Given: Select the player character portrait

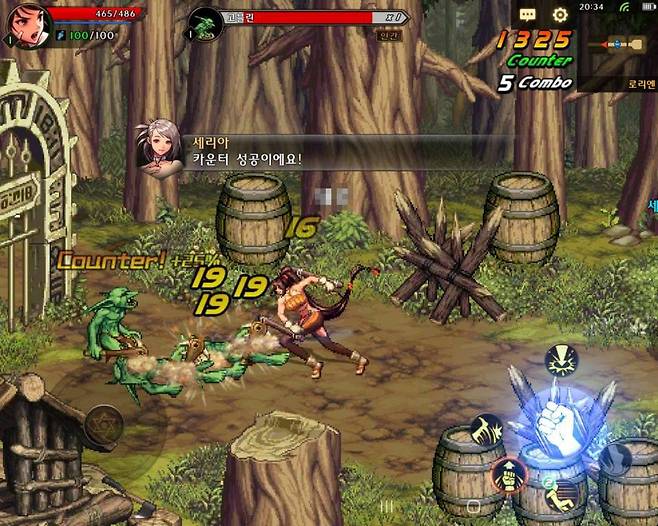Looking at the screenshot, I should coord(27,26).
